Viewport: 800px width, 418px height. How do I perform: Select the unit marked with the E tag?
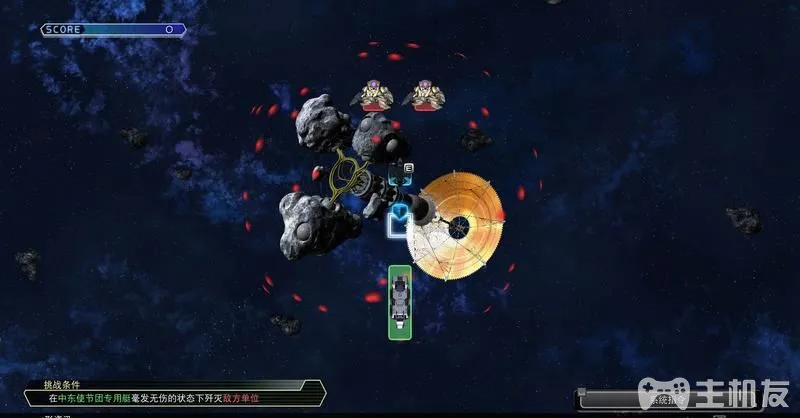pyautogui.click(x=401, y=176)
